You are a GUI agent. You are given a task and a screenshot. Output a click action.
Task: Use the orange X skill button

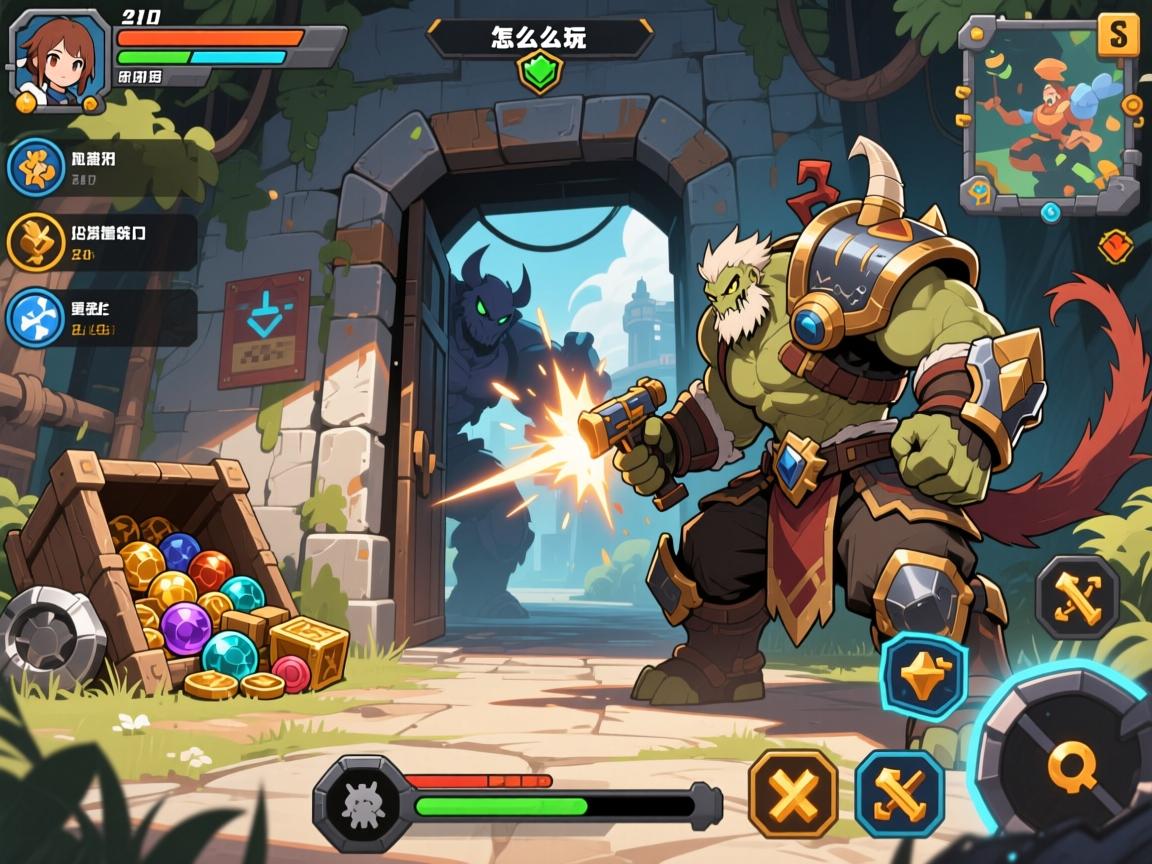click(792, 794)
